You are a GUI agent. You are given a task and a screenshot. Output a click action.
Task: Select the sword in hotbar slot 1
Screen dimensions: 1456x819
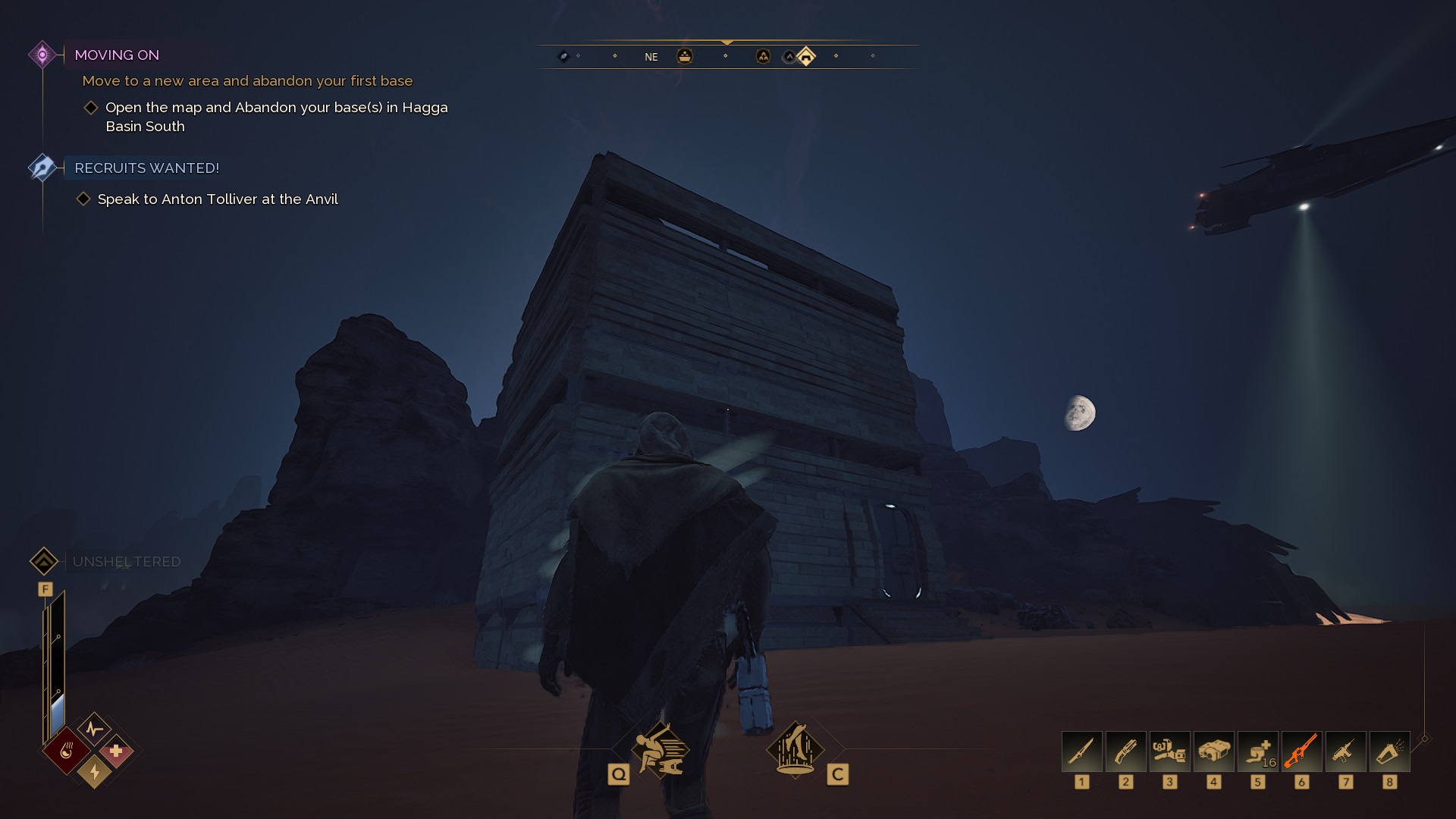(1082, 752)
